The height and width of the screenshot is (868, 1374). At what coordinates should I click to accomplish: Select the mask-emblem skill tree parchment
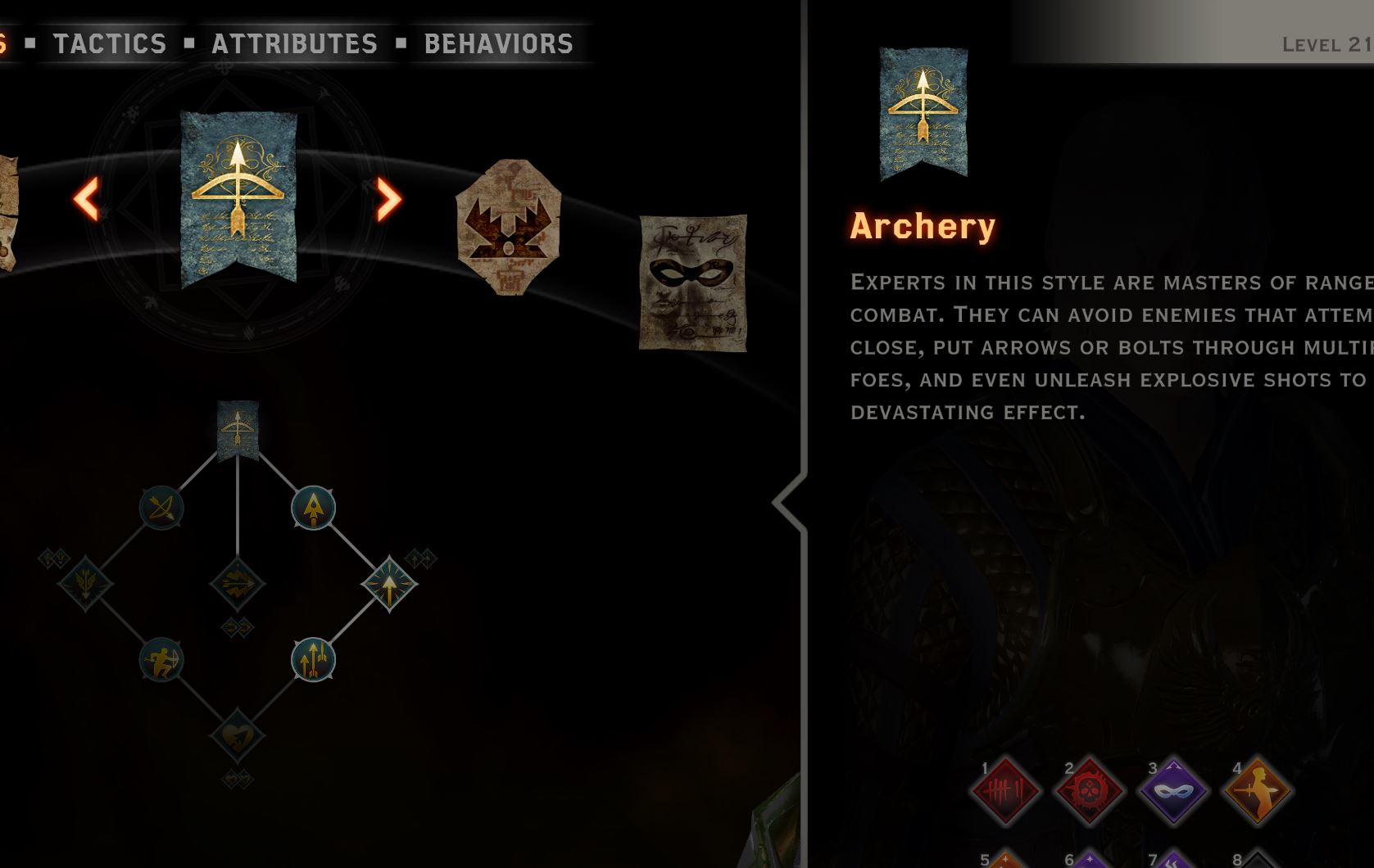point(692,282)
